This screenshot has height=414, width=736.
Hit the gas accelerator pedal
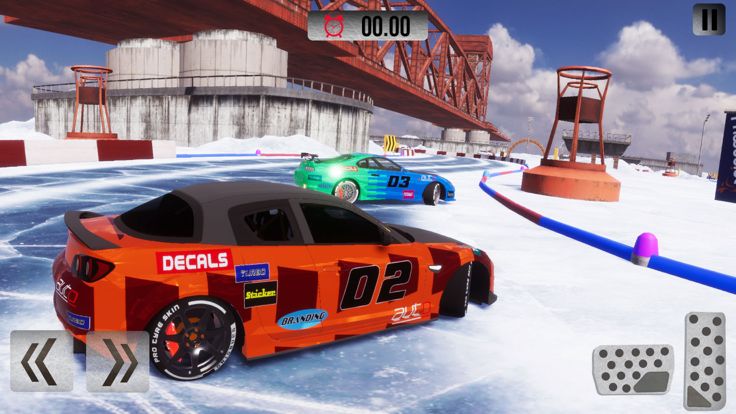pyautogui.click(x=704, y=360)
